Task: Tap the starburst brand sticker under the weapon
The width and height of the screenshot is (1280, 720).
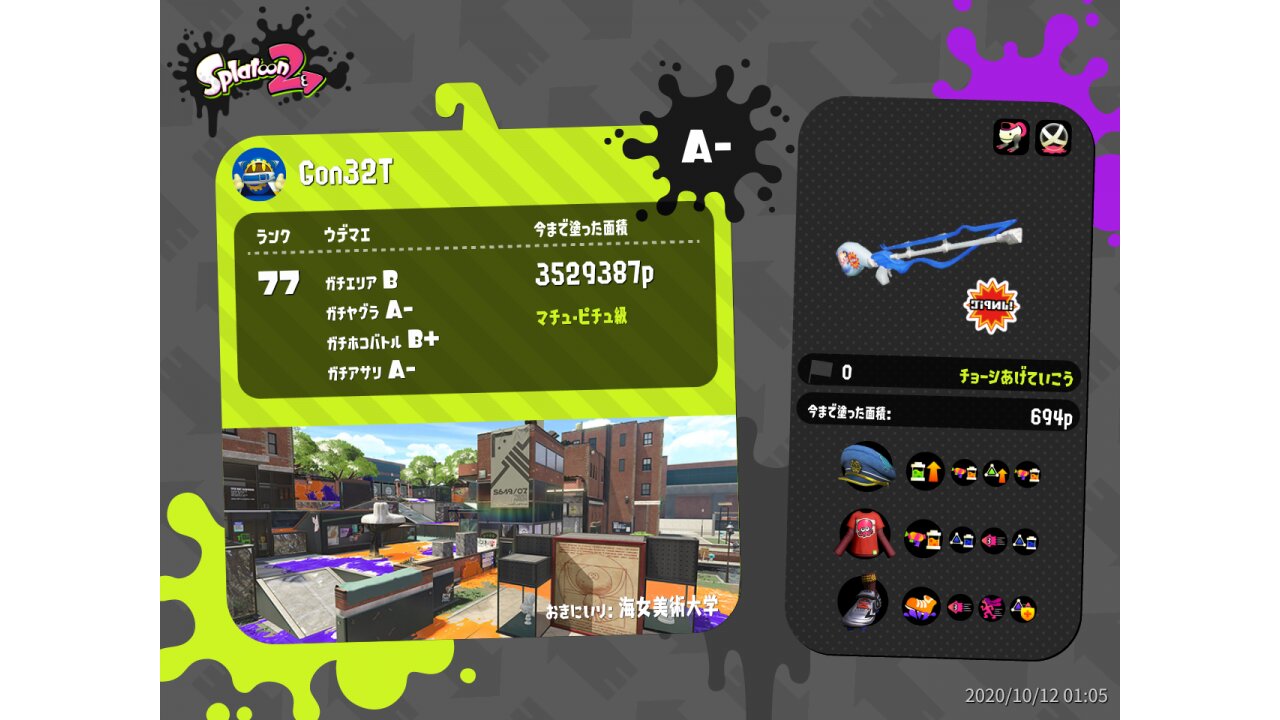Action: coord(990,306)
